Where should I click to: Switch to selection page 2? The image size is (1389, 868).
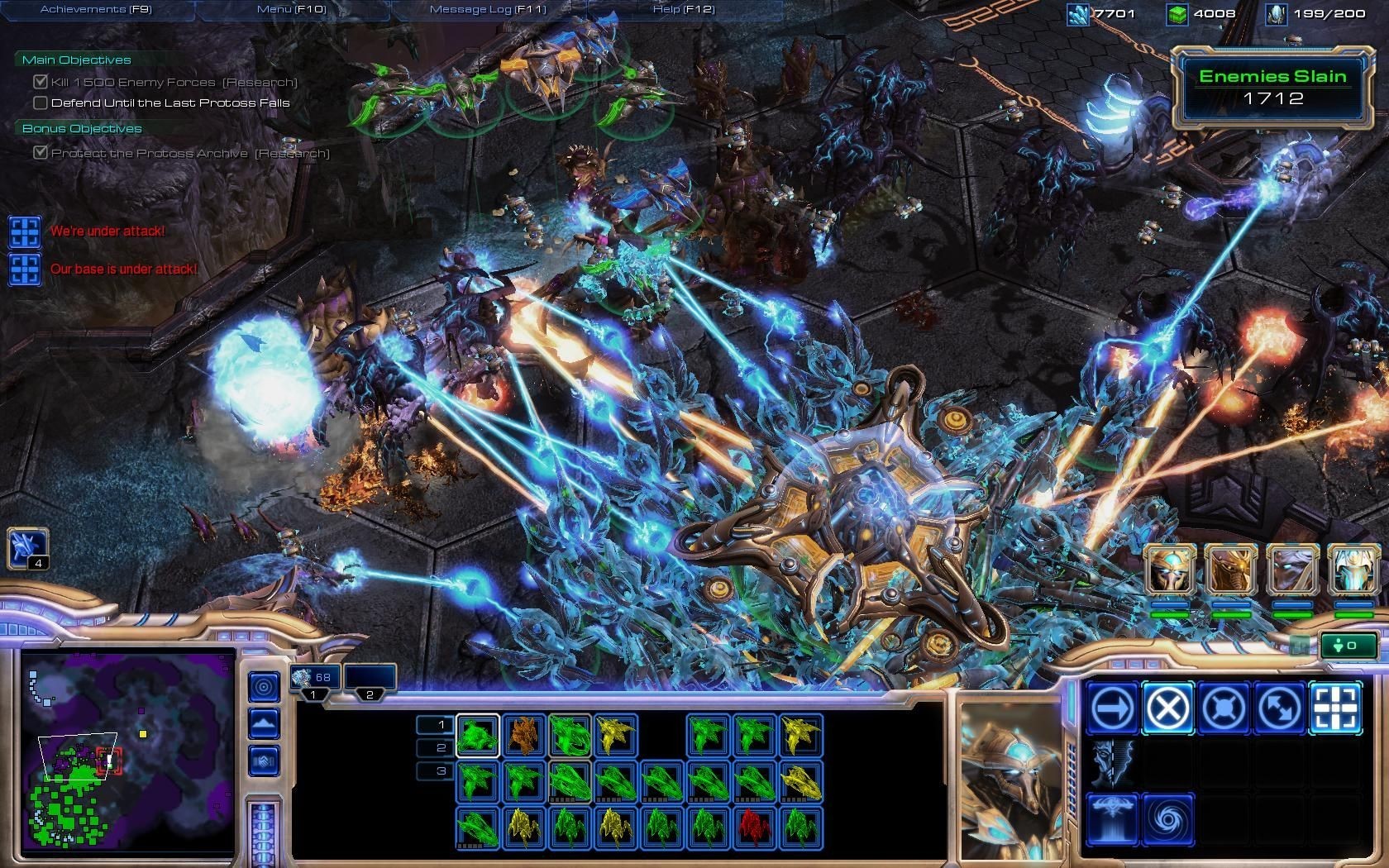coord(441,748)
